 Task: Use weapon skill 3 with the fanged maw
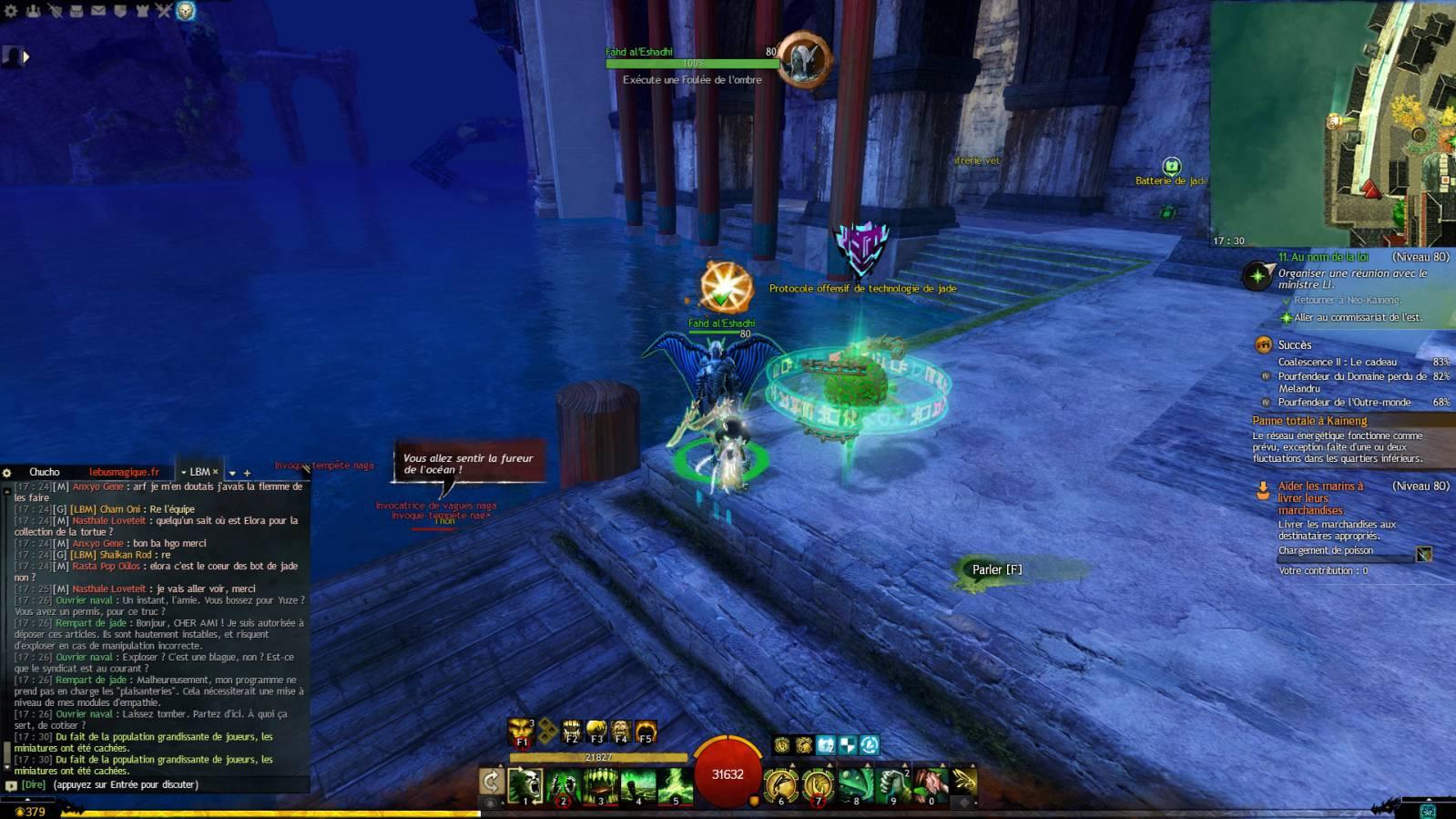click(x=600, y=785)
